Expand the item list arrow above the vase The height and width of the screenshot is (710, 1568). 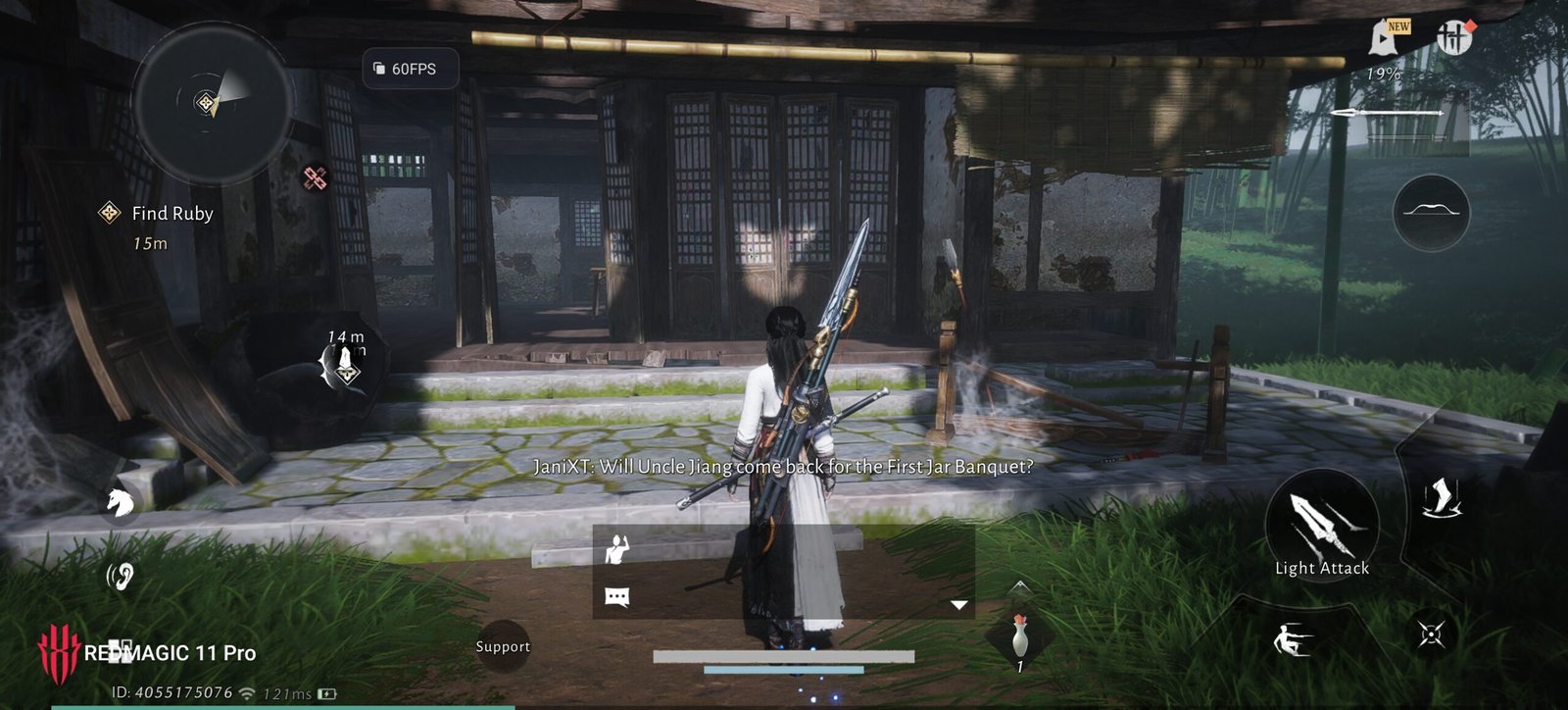[x=1019, y=586]
